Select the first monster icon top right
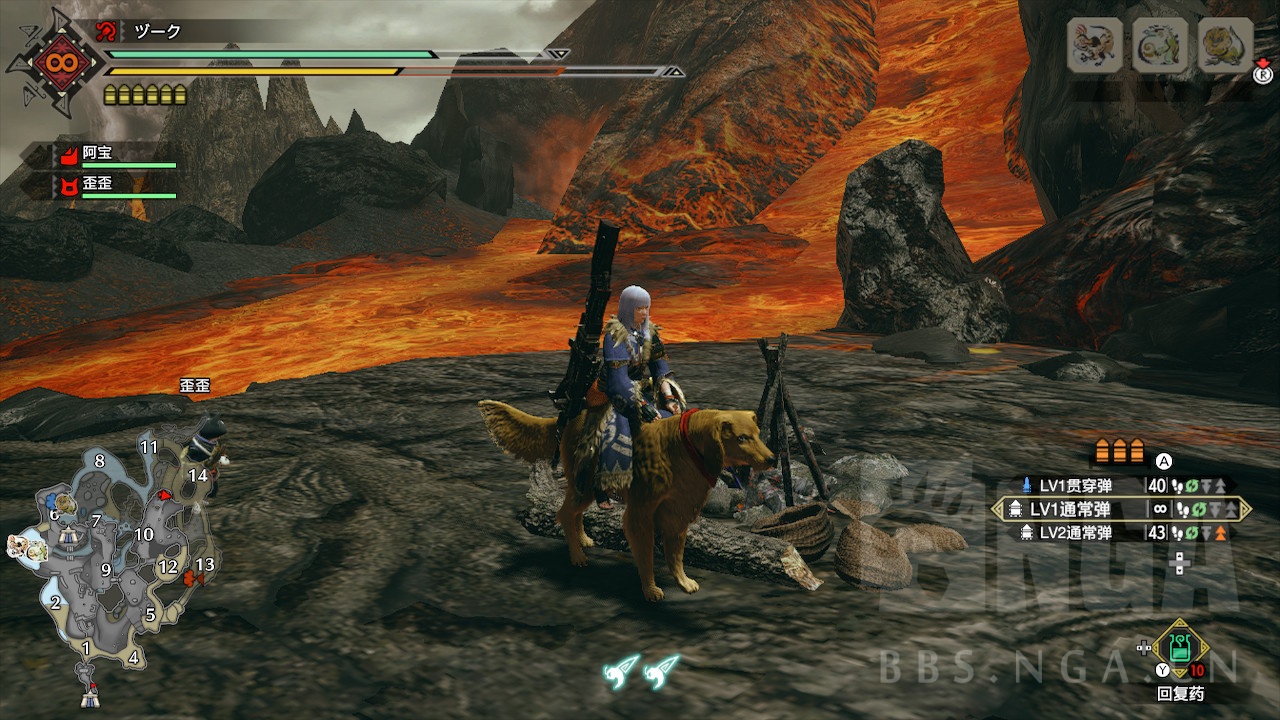Image resolution: width=1280 pixels, height=720 pixels. point(1095,43)
